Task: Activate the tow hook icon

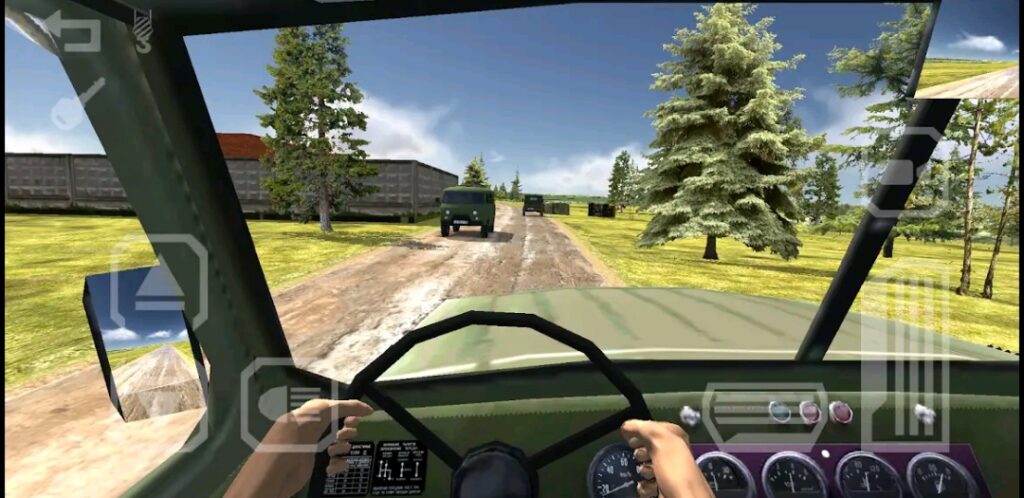Action: tap(142, 30)
